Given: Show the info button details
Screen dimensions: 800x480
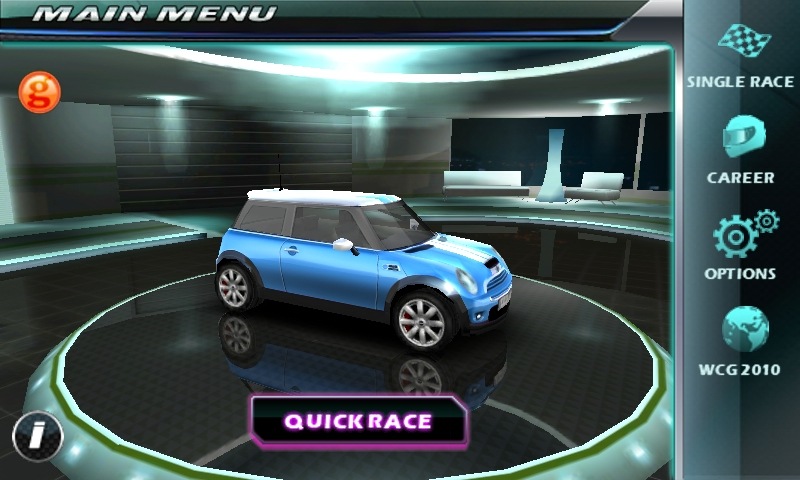Looking at the screenshot, I should [x=37, y=435].
